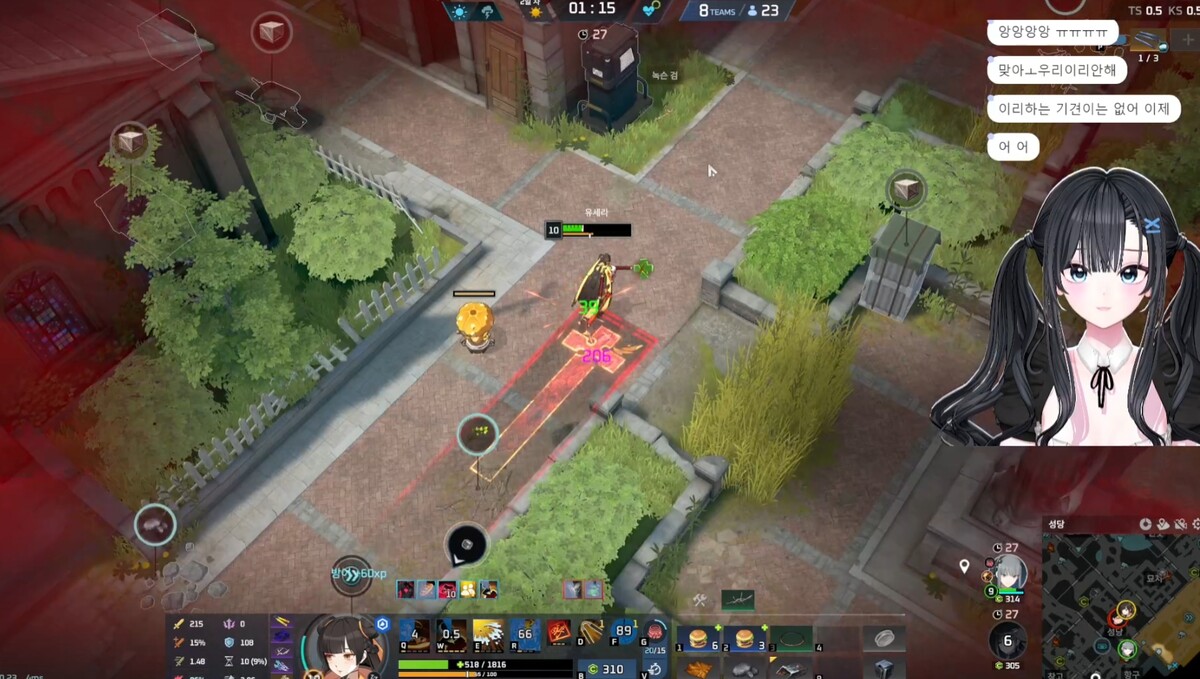
Task: Use the E skill icon
Action: coord(488,635)
